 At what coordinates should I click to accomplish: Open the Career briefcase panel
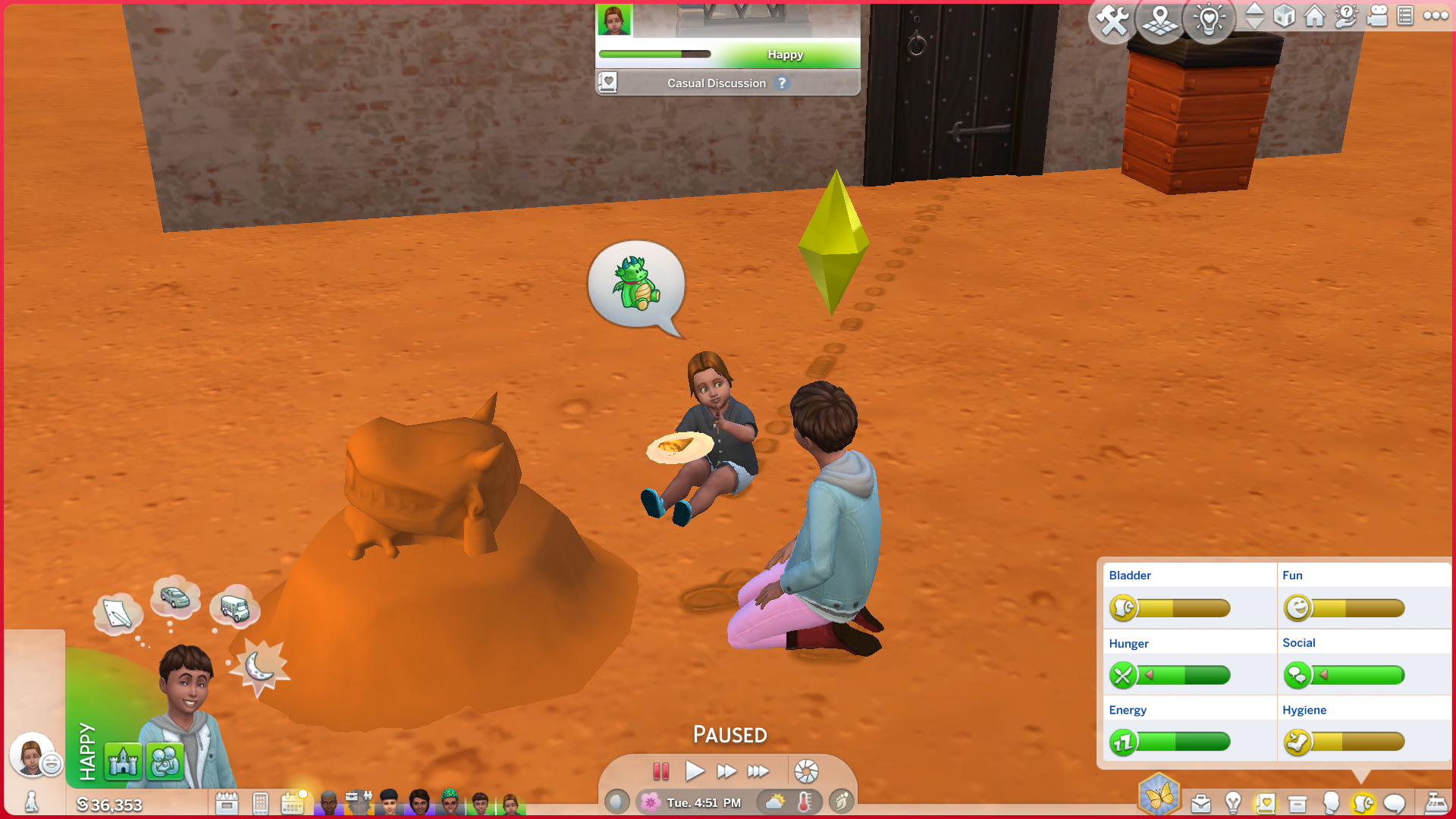tap(1201, 803)
